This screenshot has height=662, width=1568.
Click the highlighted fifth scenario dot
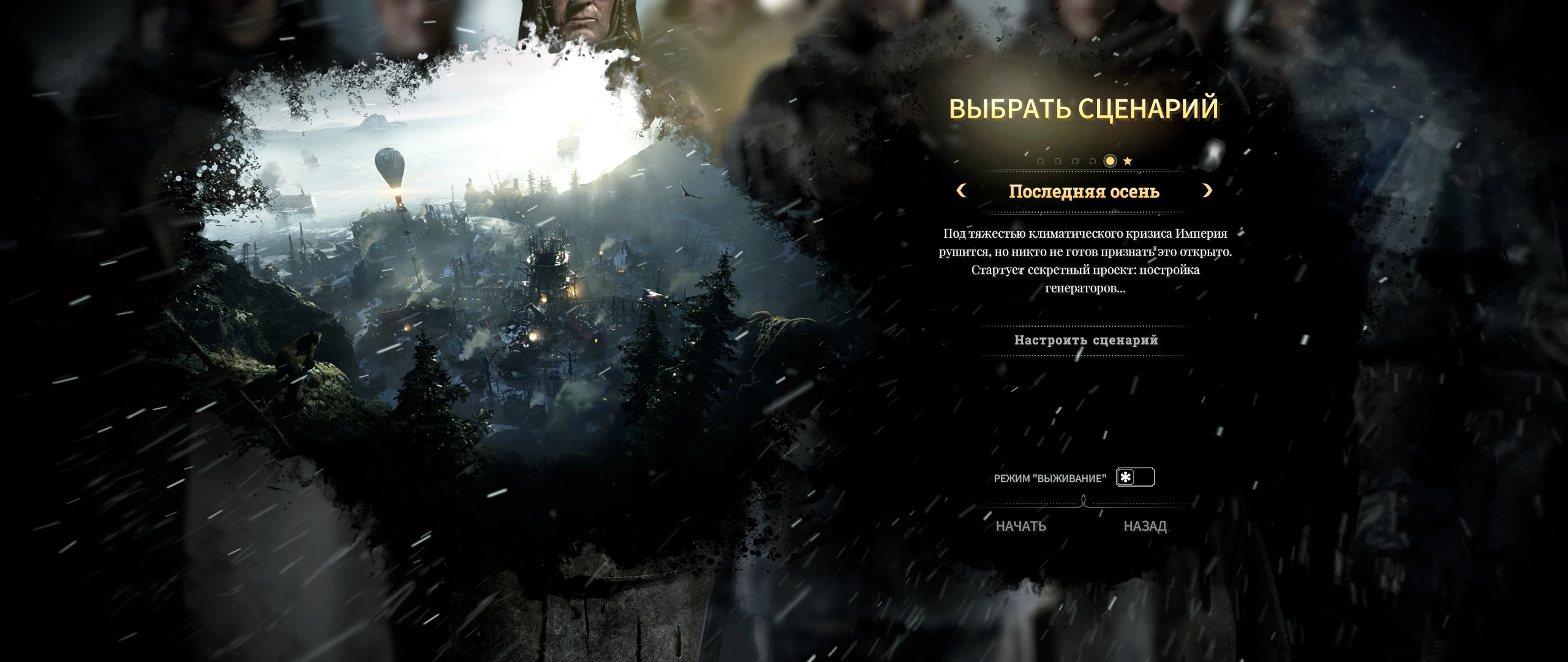click(1110, 161)
